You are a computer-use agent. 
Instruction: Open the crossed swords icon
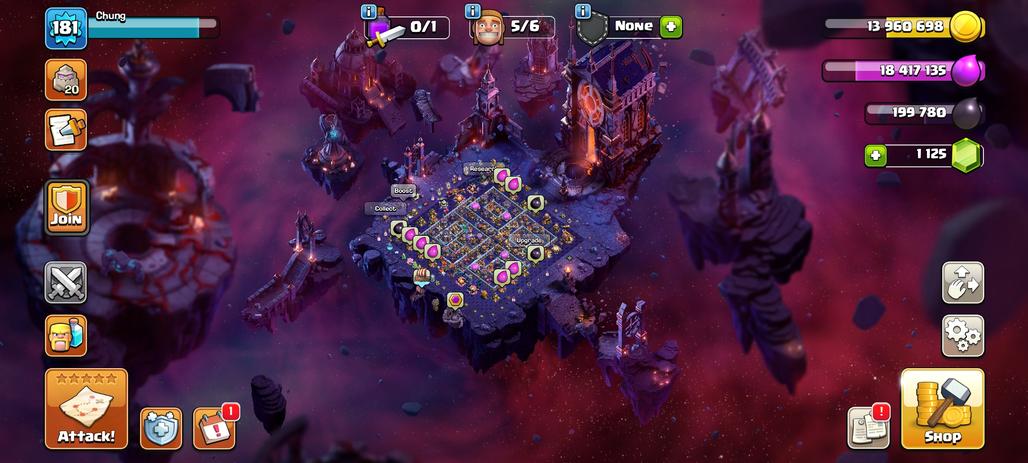pos(66,283)
